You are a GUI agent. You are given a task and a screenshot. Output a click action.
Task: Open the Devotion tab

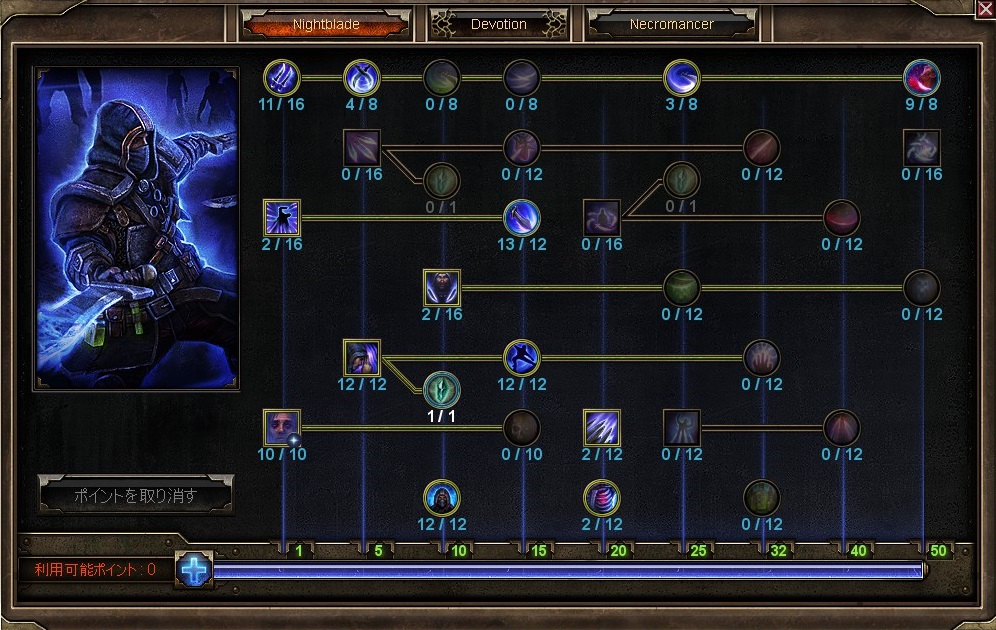coord(498,24)
